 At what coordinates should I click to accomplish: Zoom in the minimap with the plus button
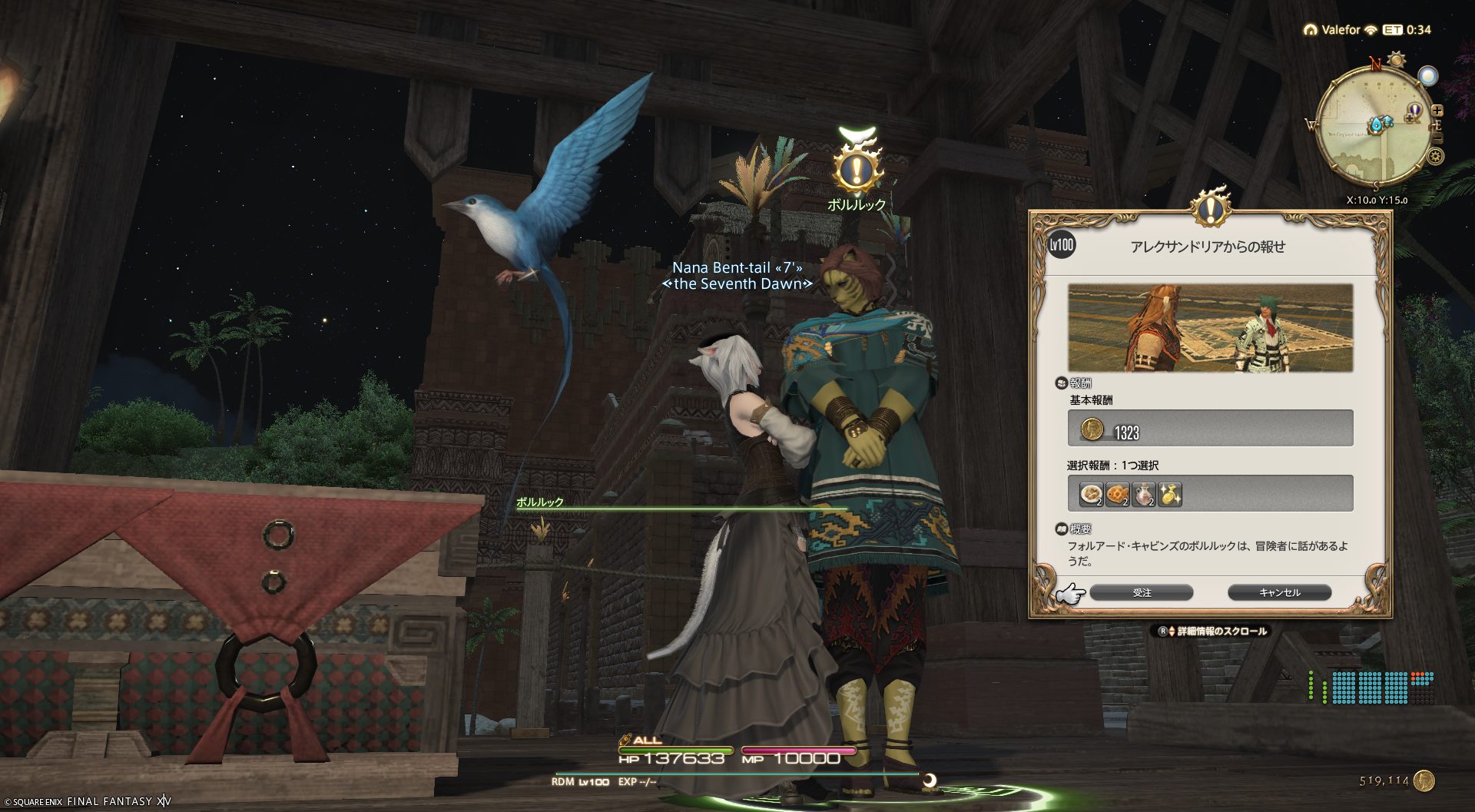click(1437, 111)
